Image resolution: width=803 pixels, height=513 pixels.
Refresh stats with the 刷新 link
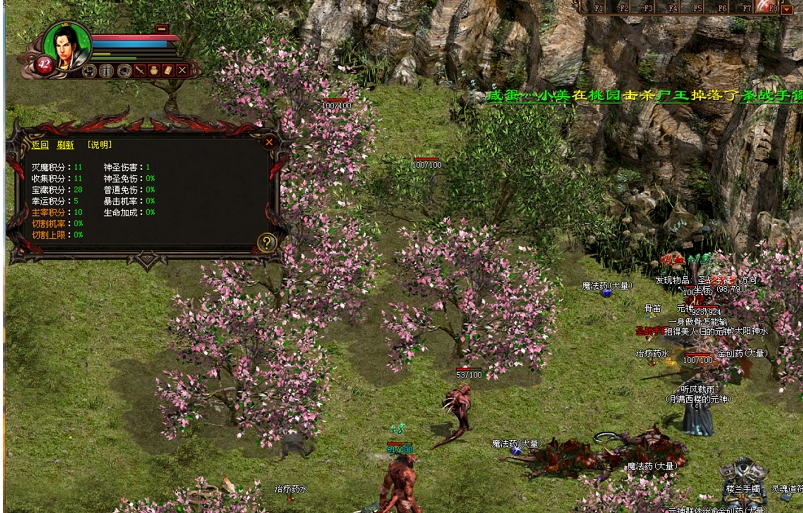click(x=65, y=145)
